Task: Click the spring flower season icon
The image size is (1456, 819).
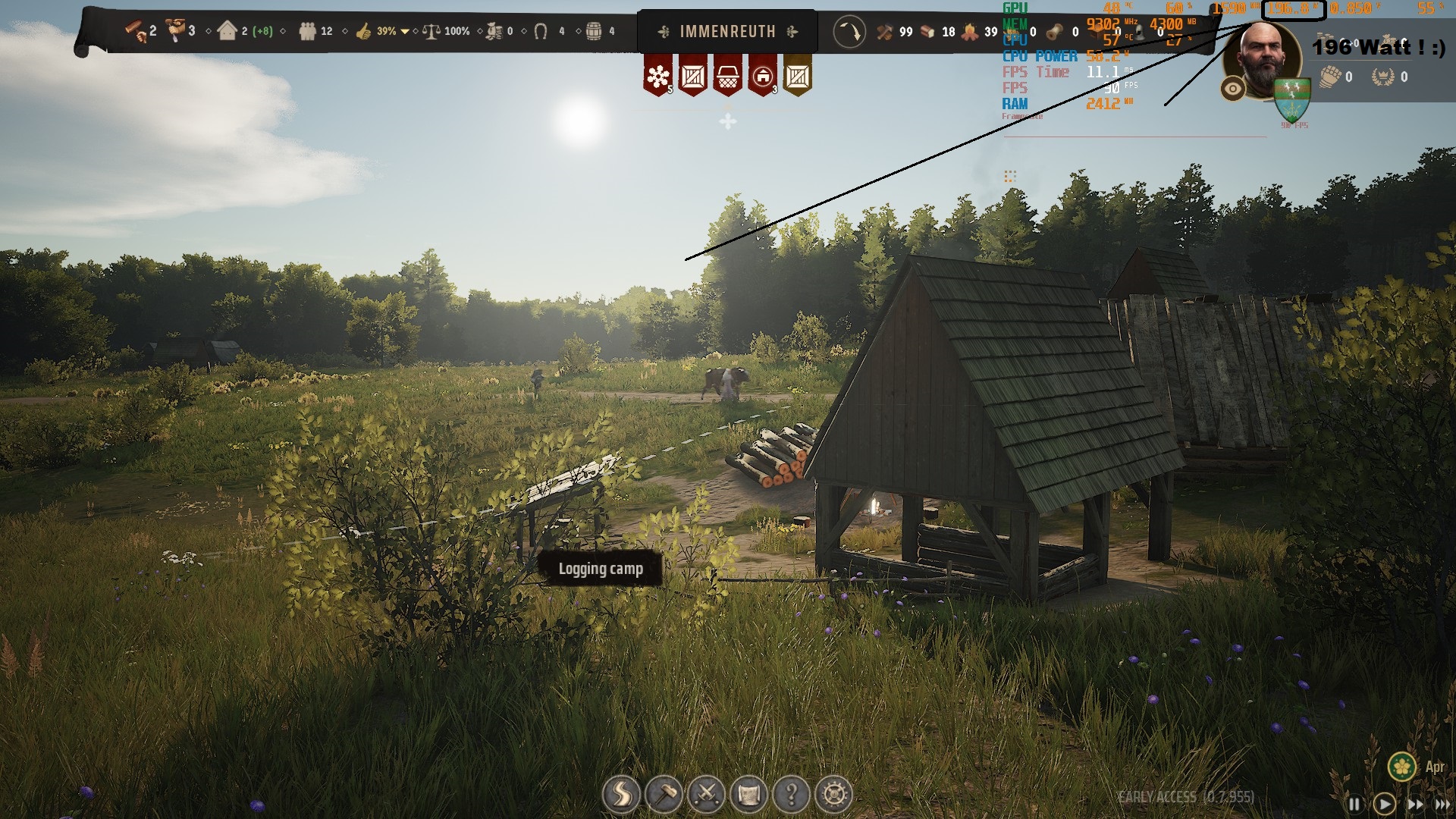Action: (1403, 767)
